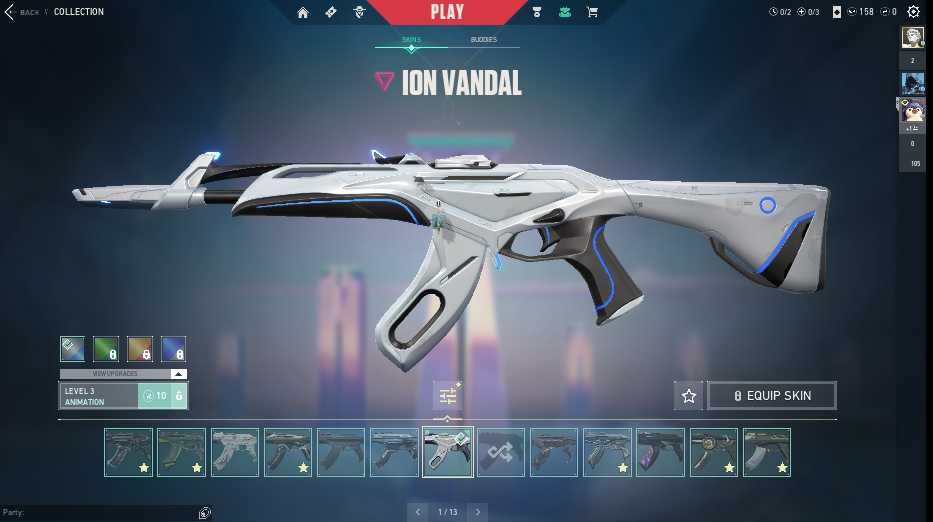Click the red PLAY button
933x522 pixels.
pos(447,12)
